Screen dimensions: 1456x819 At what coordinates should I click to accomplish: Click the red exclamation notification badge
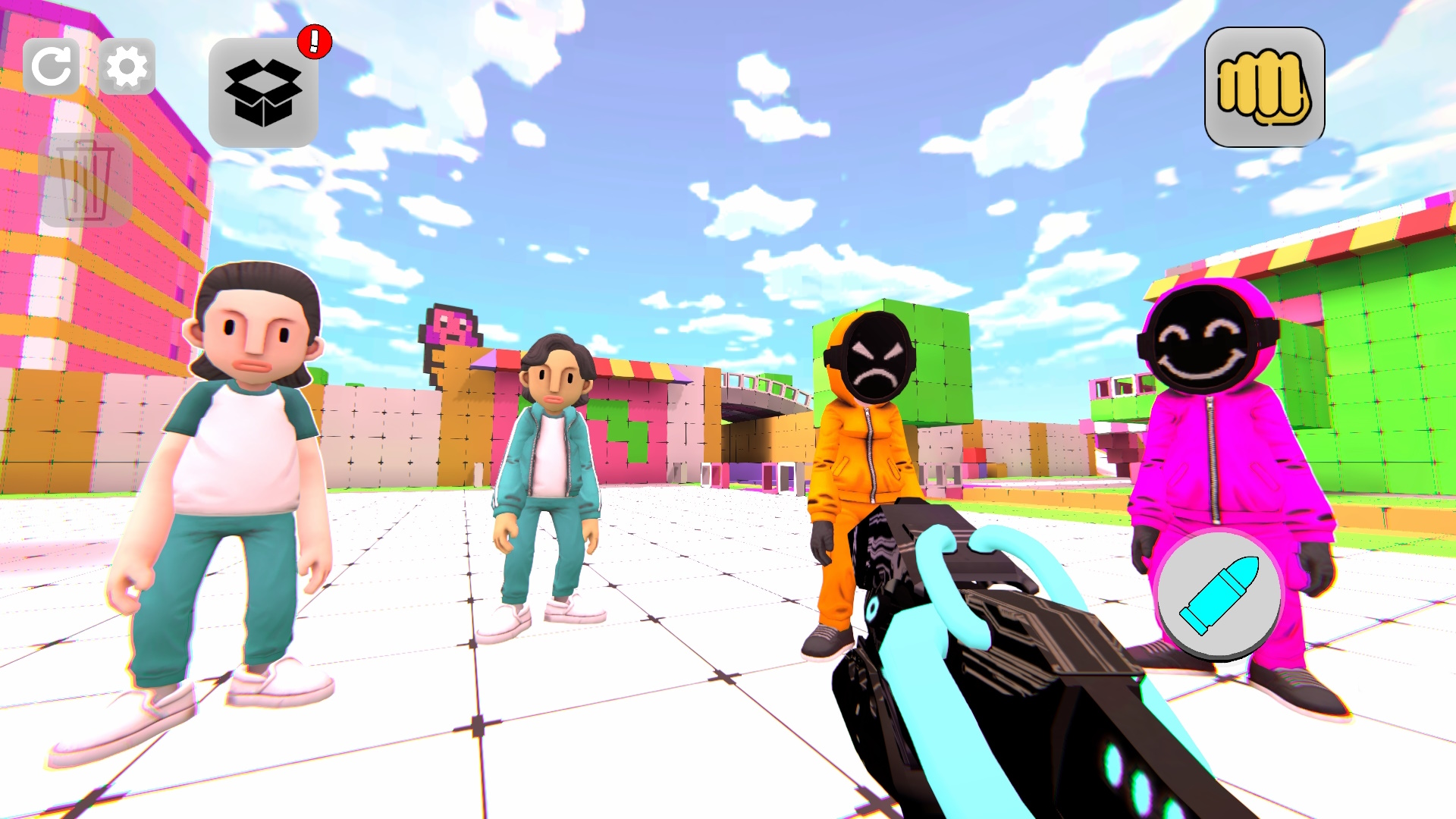(313, 42)
